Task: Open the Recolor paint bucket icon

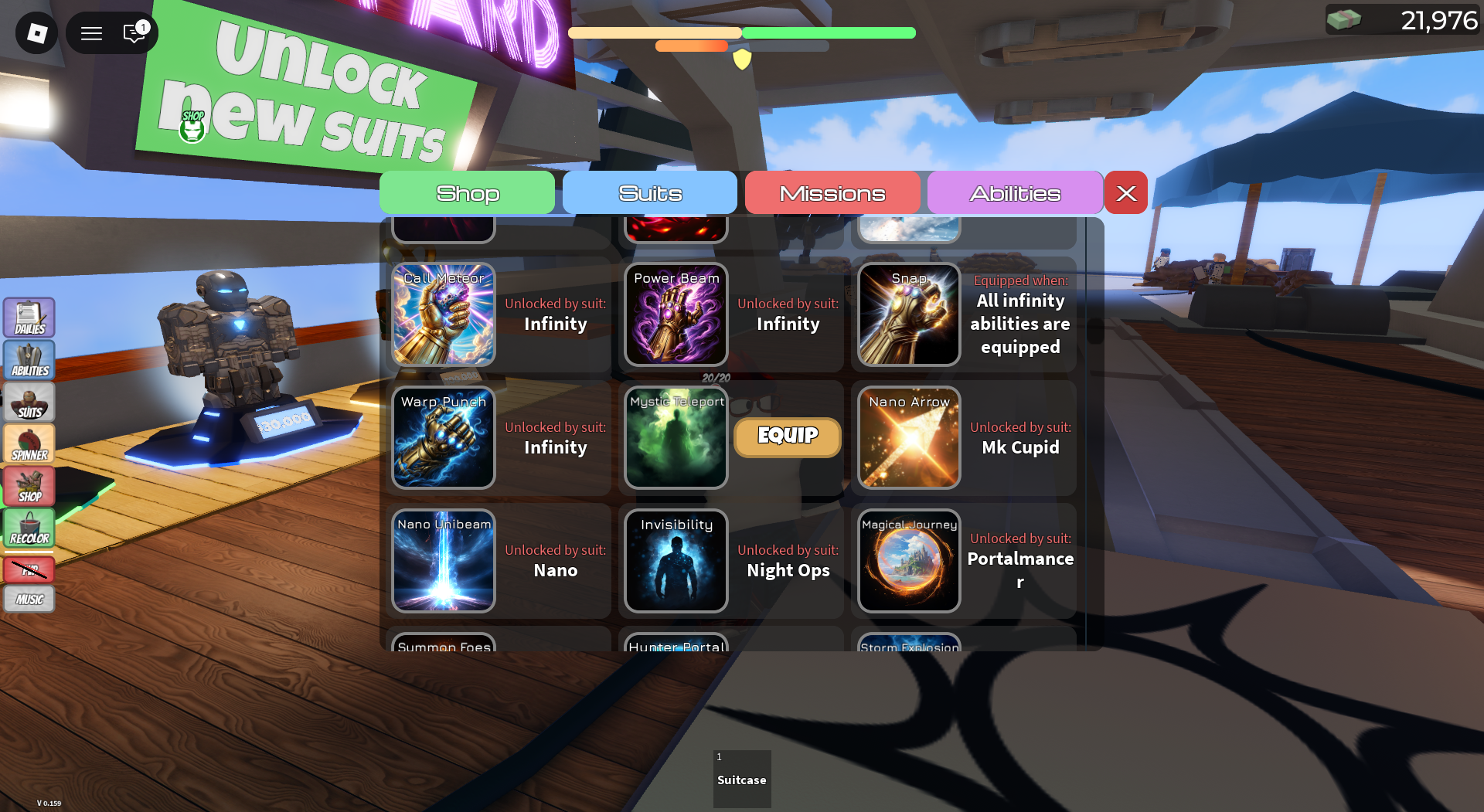Action: (x=29, y=528)
